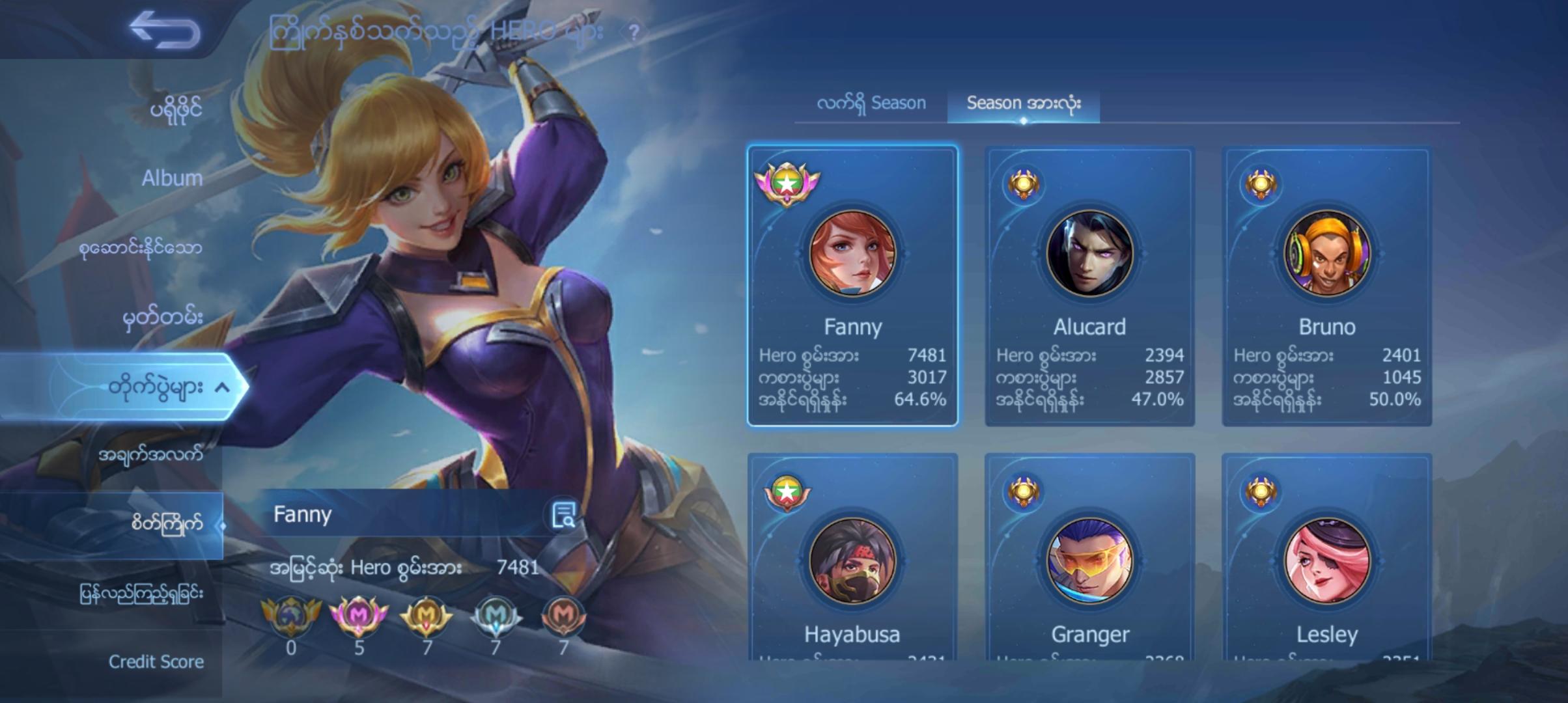Select the စိတ်ကြိုက် submenu entry
Image resolution: width=1568 pixels, height=703 pixels.
tap(167, 523)
